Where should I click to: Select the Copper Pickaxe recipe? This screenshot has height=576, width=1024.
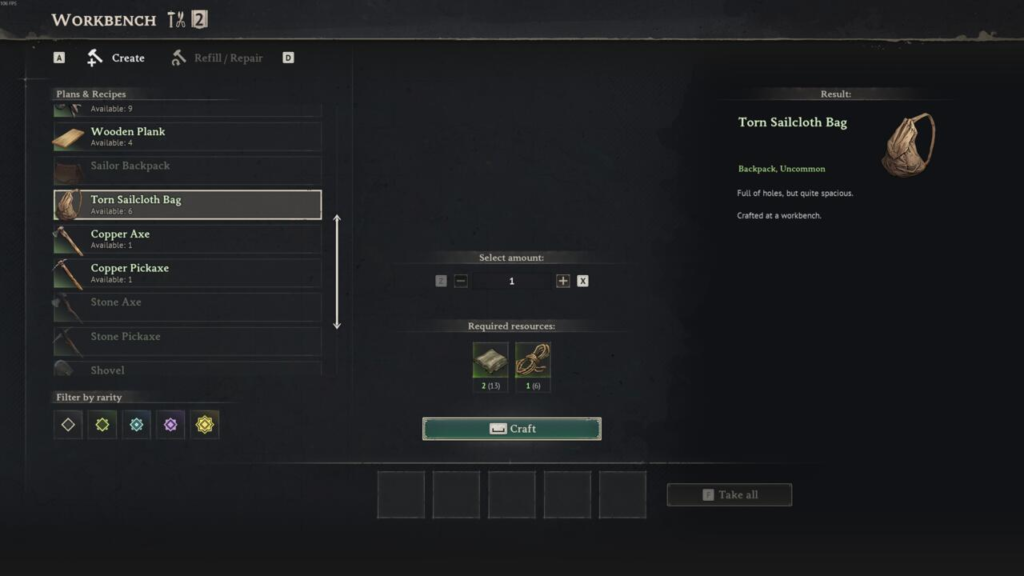pos(187,273)
